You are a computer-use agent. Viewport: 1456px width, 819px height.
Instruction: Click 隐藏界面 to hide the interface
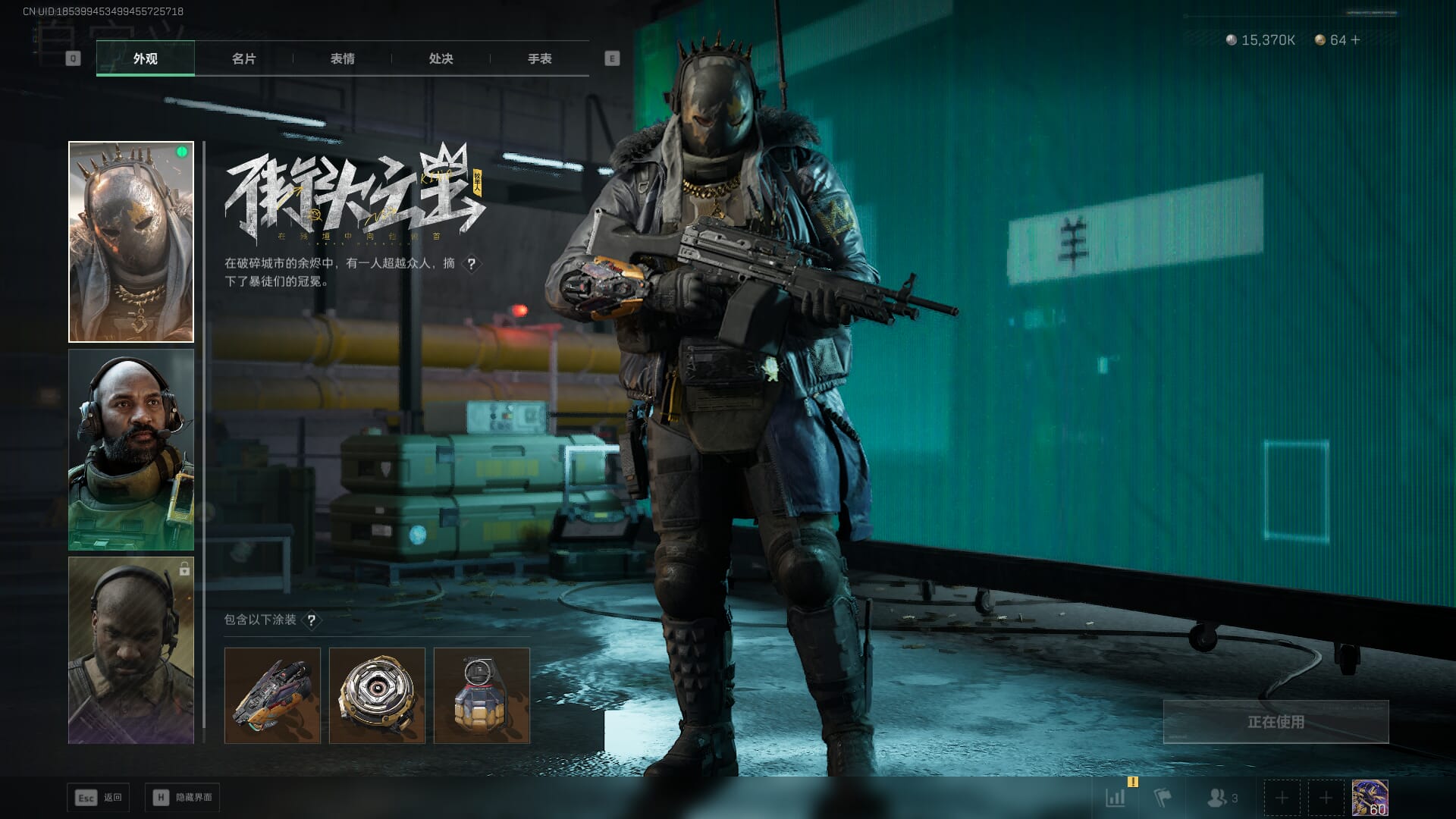[x=183, y=798]
